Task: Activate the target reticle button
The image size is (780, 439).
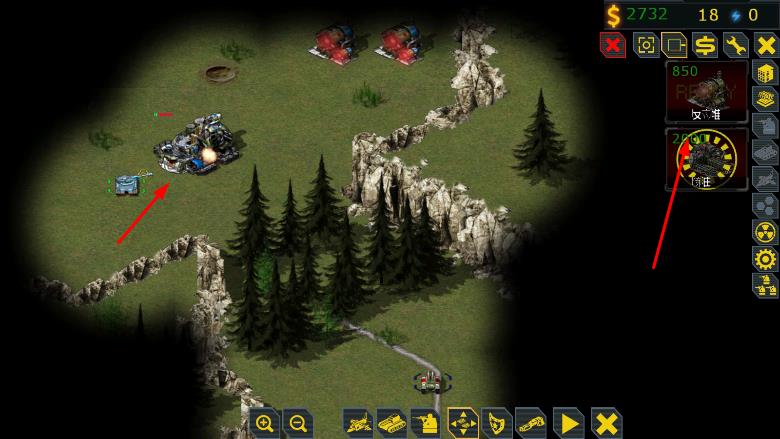Action: pyautogui.click(x=645, y=44)
